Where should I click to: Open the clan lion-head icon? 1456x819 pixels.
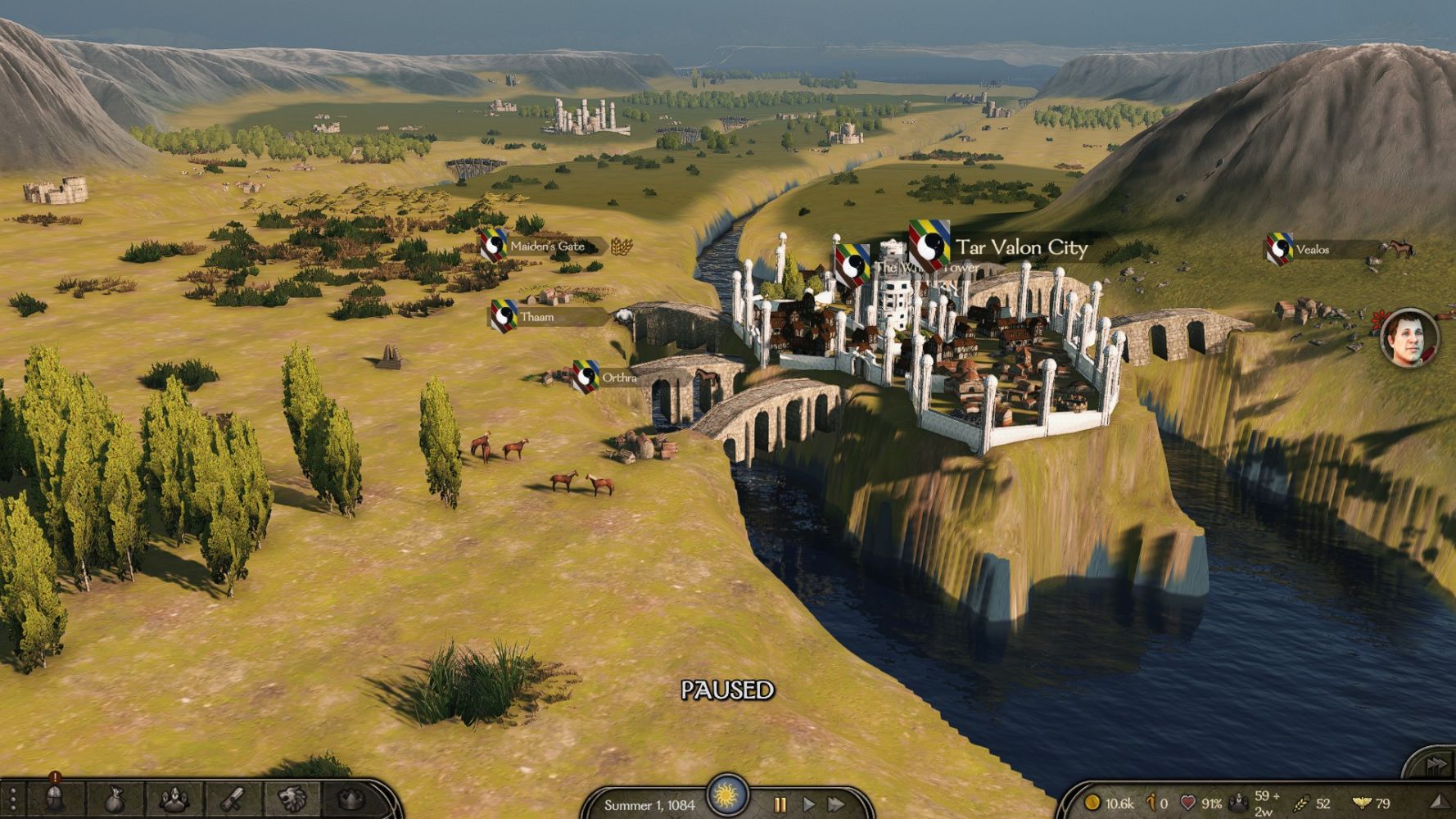click(x=292, y=799)
